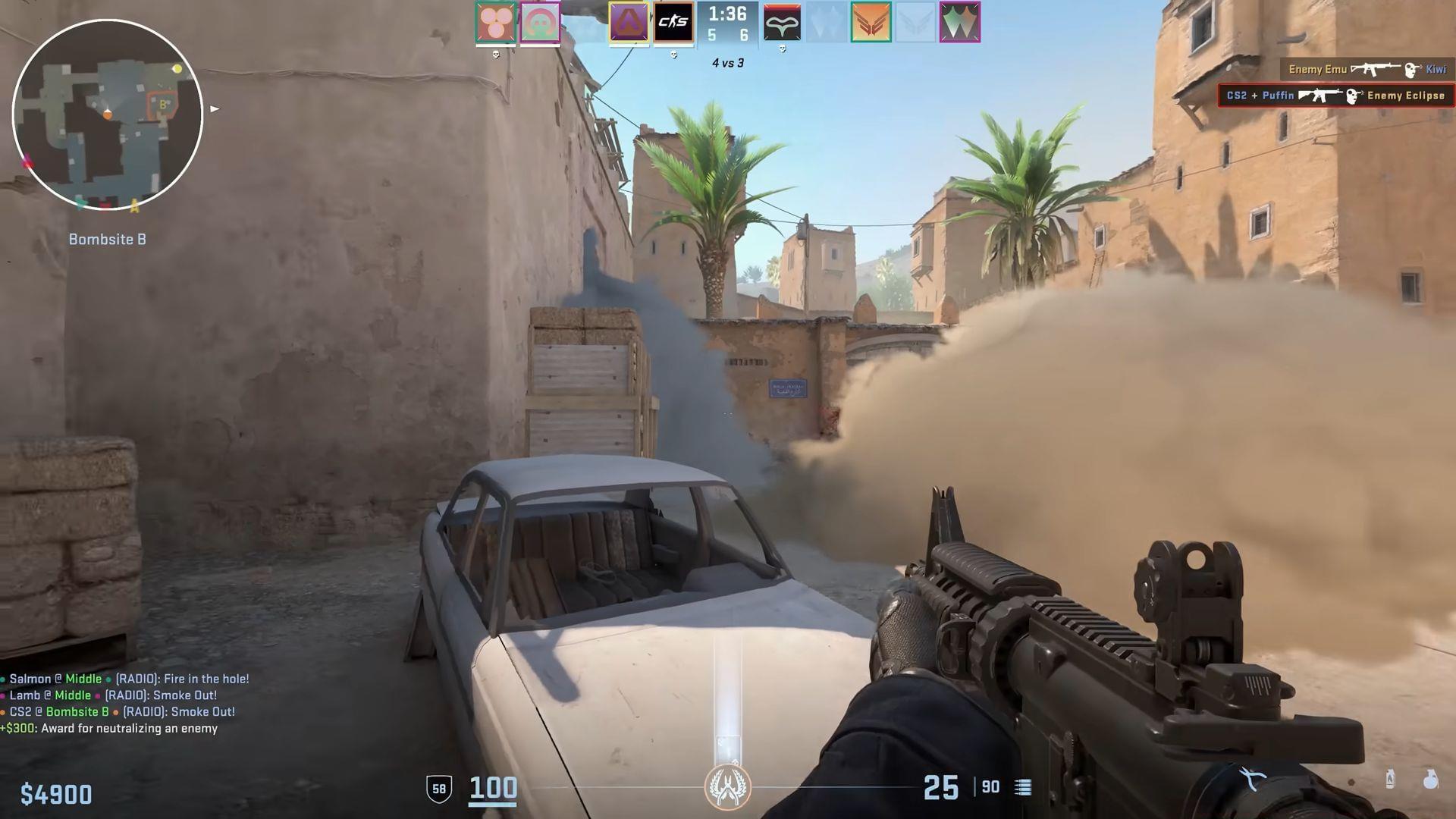Click the +$300 neutralizing award message
The image size is (1456, 819).
coord(110,727)
